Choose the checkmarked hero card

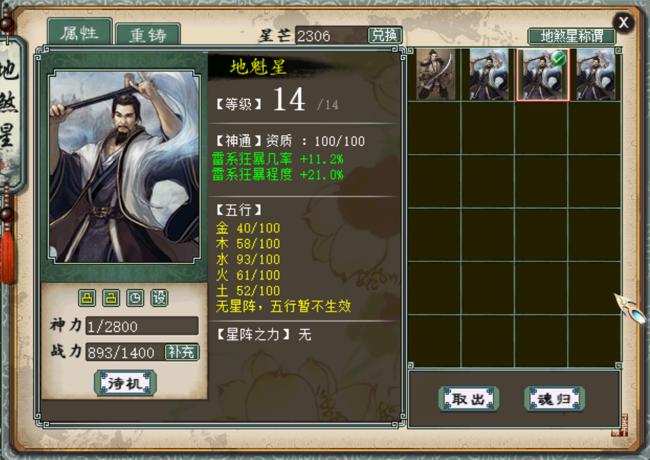(x=541, y=74)
